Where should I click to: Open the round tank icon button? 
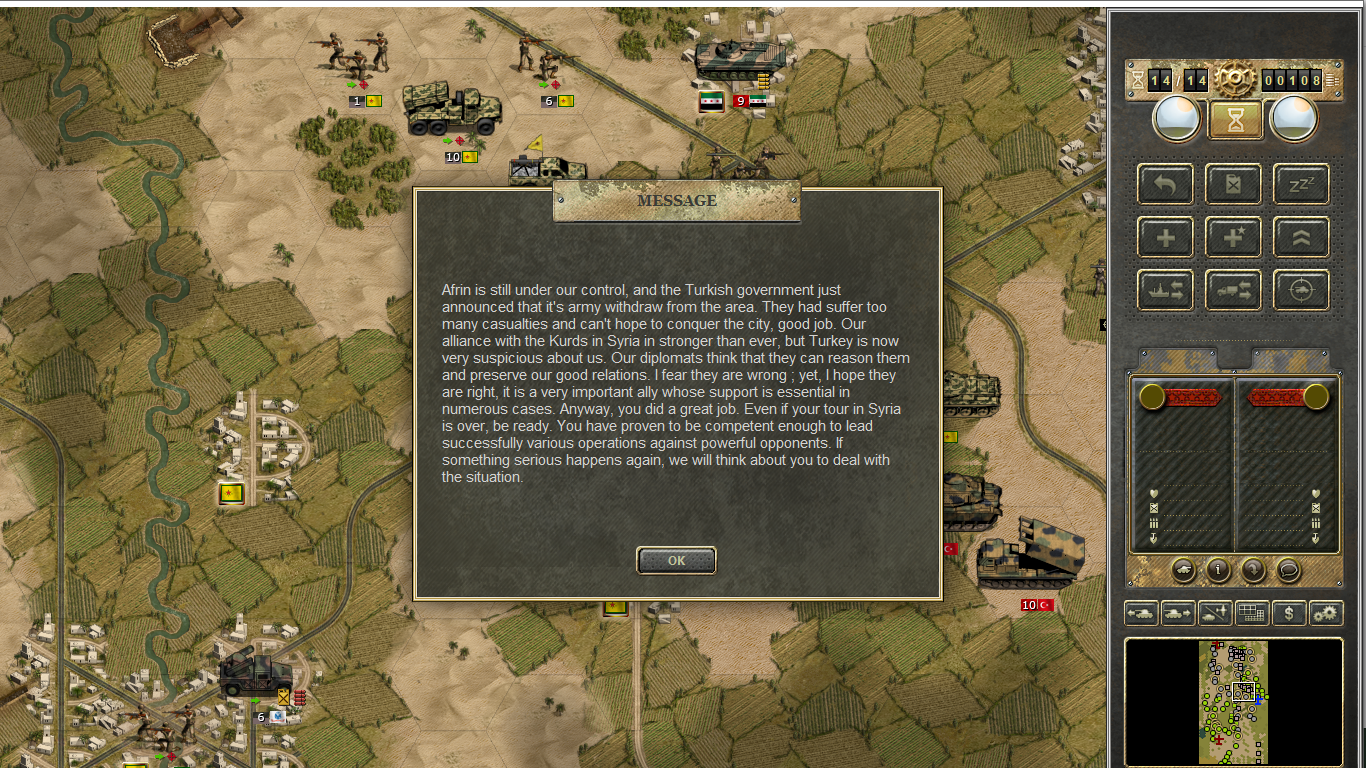point(1183,569)
